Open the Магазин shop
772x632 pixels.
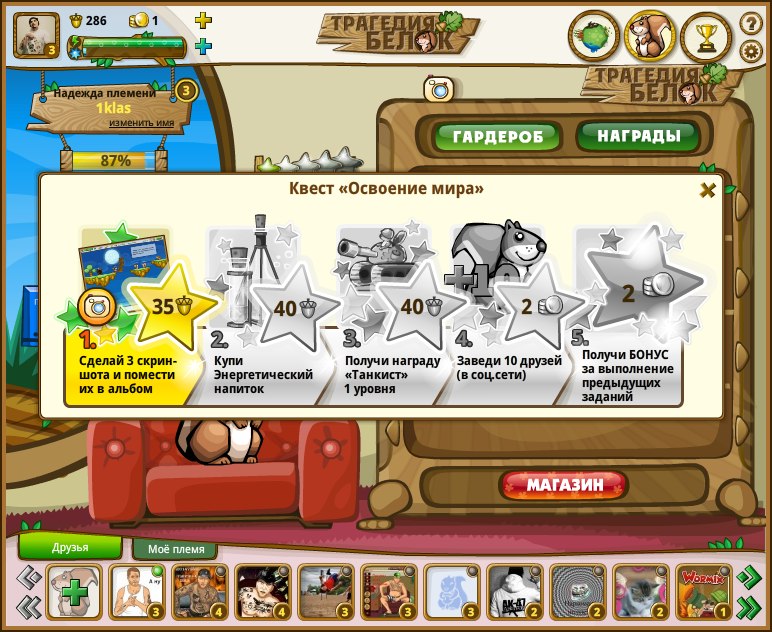point(565,485)
